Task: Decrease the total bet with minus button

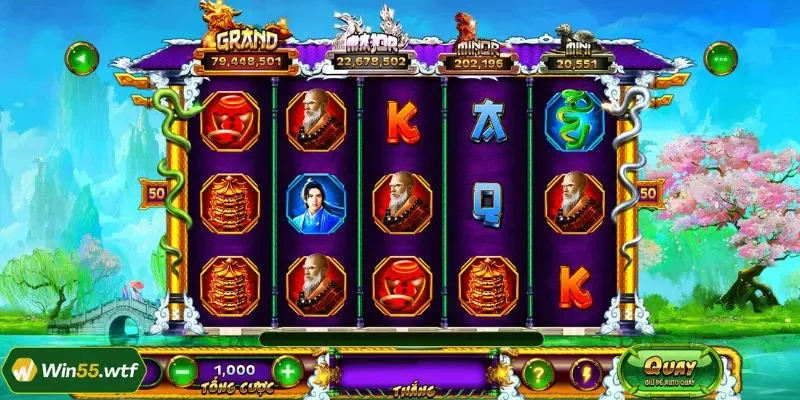Action: pos(181,372)
